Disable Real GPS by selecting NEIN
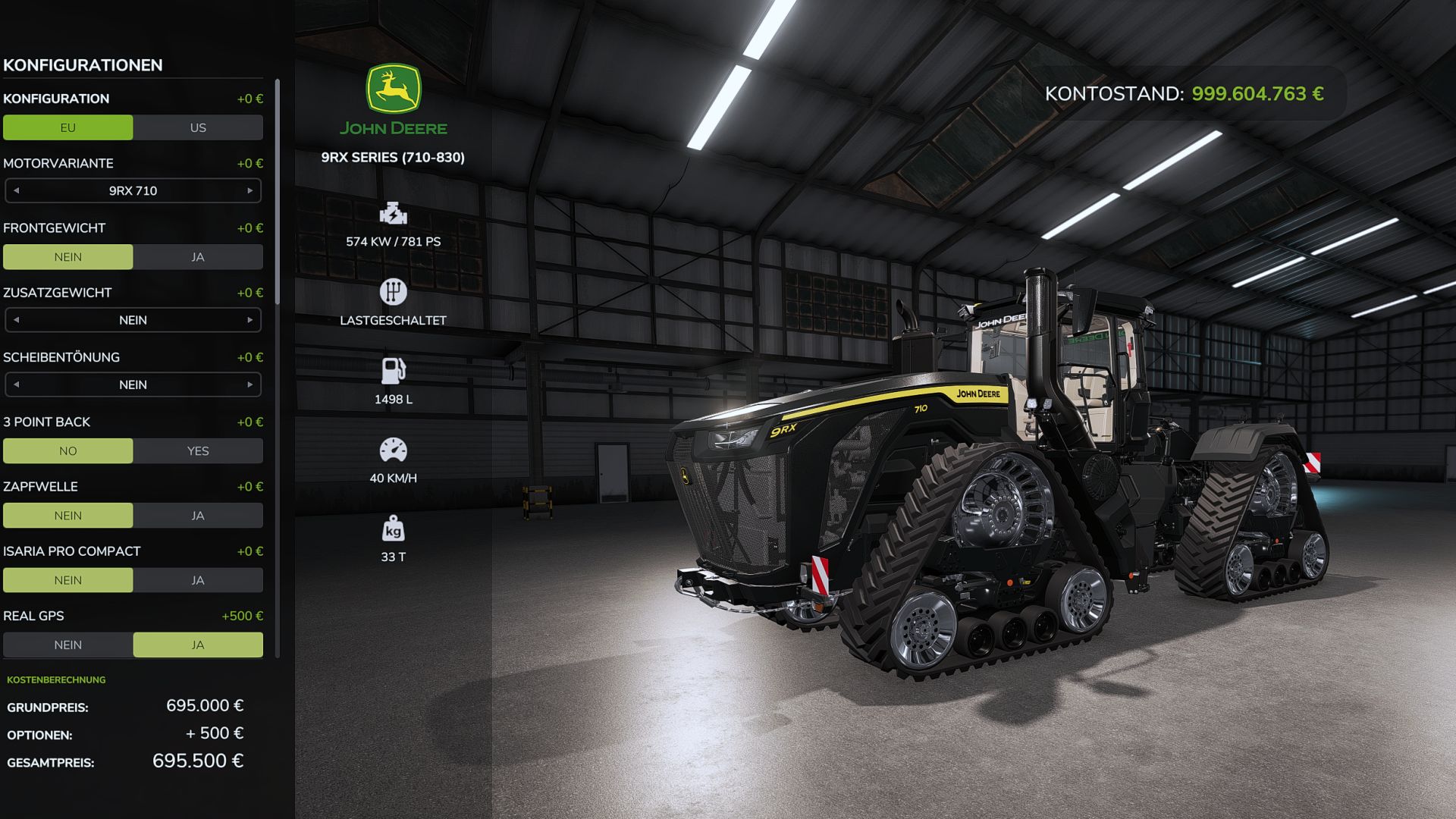The height and width of the screenshot is (819, 1456). click(x=68, y=645)
